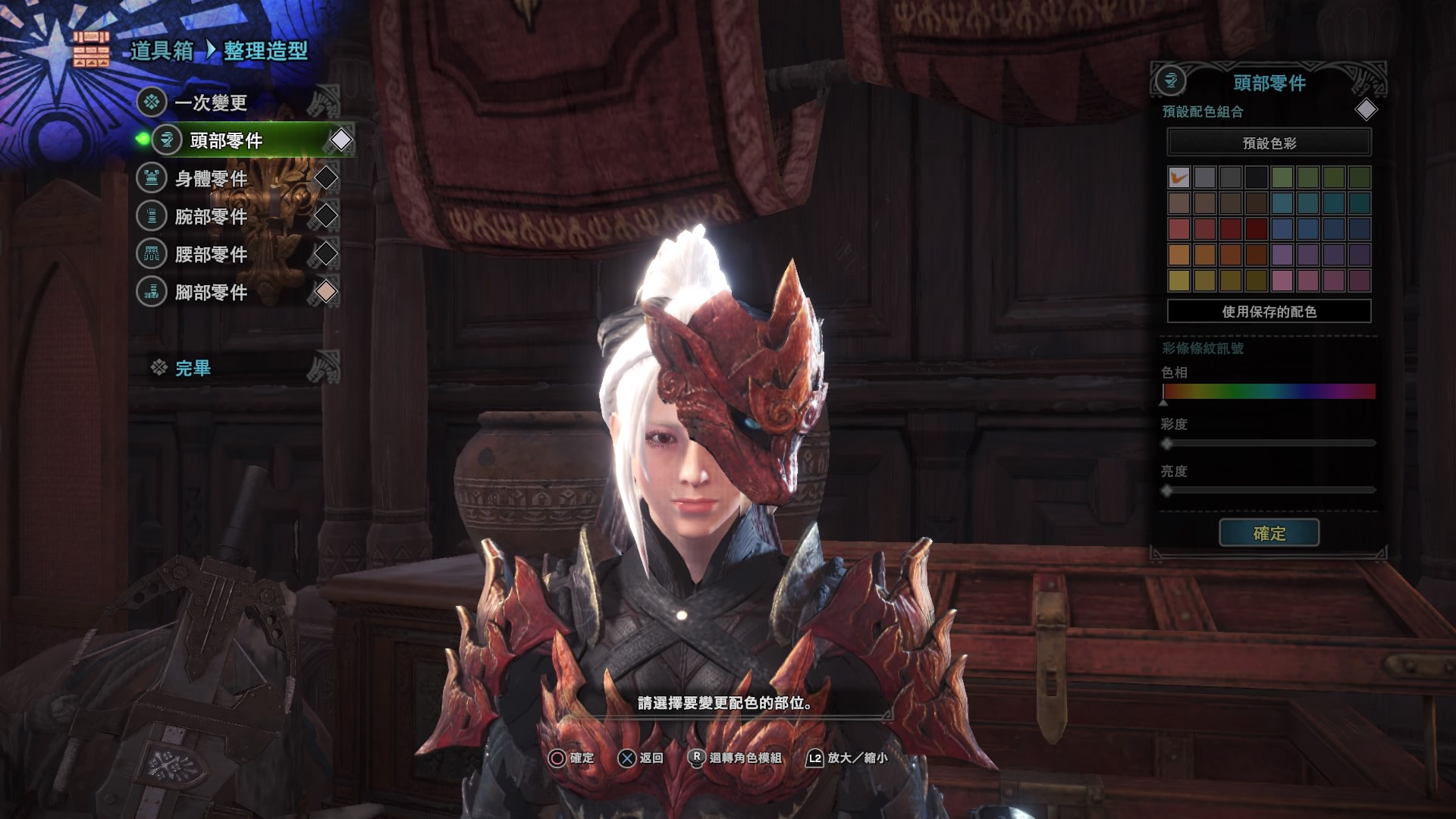Viewport: 1456px width, 819px height.
Task: Select the 一次變更 menu entry
Action: 211,102
